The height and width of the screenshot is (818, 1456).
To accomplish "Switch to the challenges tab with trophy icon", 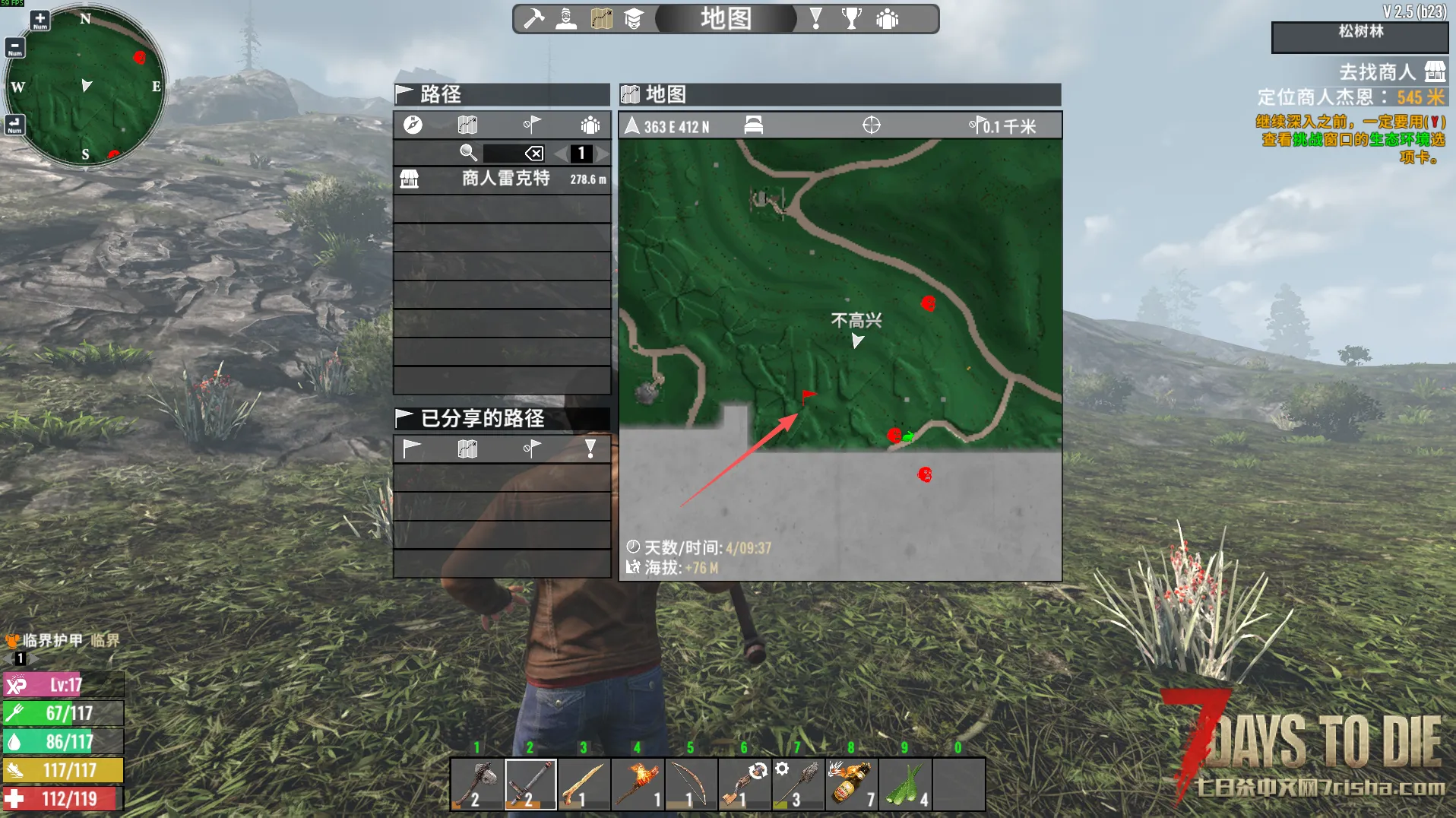I will pyautogui.click(x=852, y=18).
